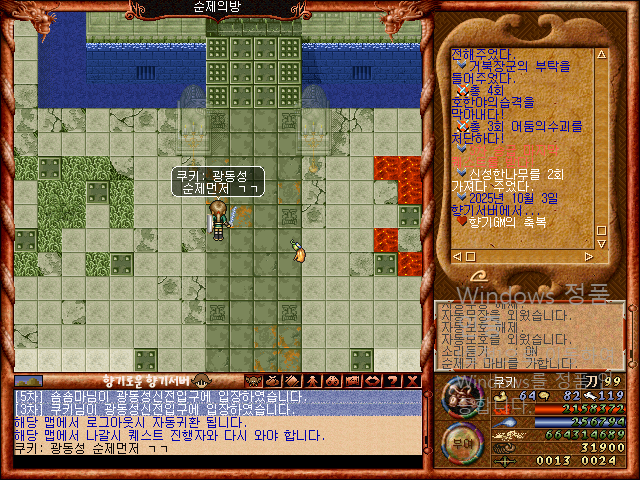The width and height of the screenshot is (640, 480).
Task: Open the character portrait medallion
Action: 462,398
